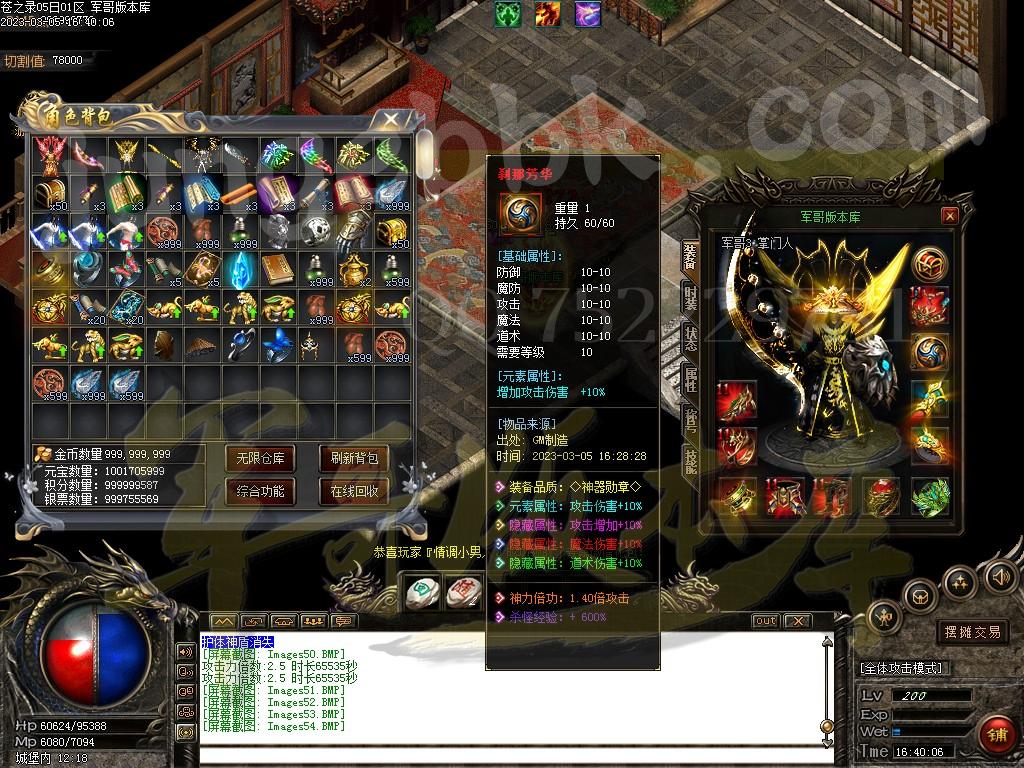
Task: Close the character equipment panel
Action: click(950, 216)
